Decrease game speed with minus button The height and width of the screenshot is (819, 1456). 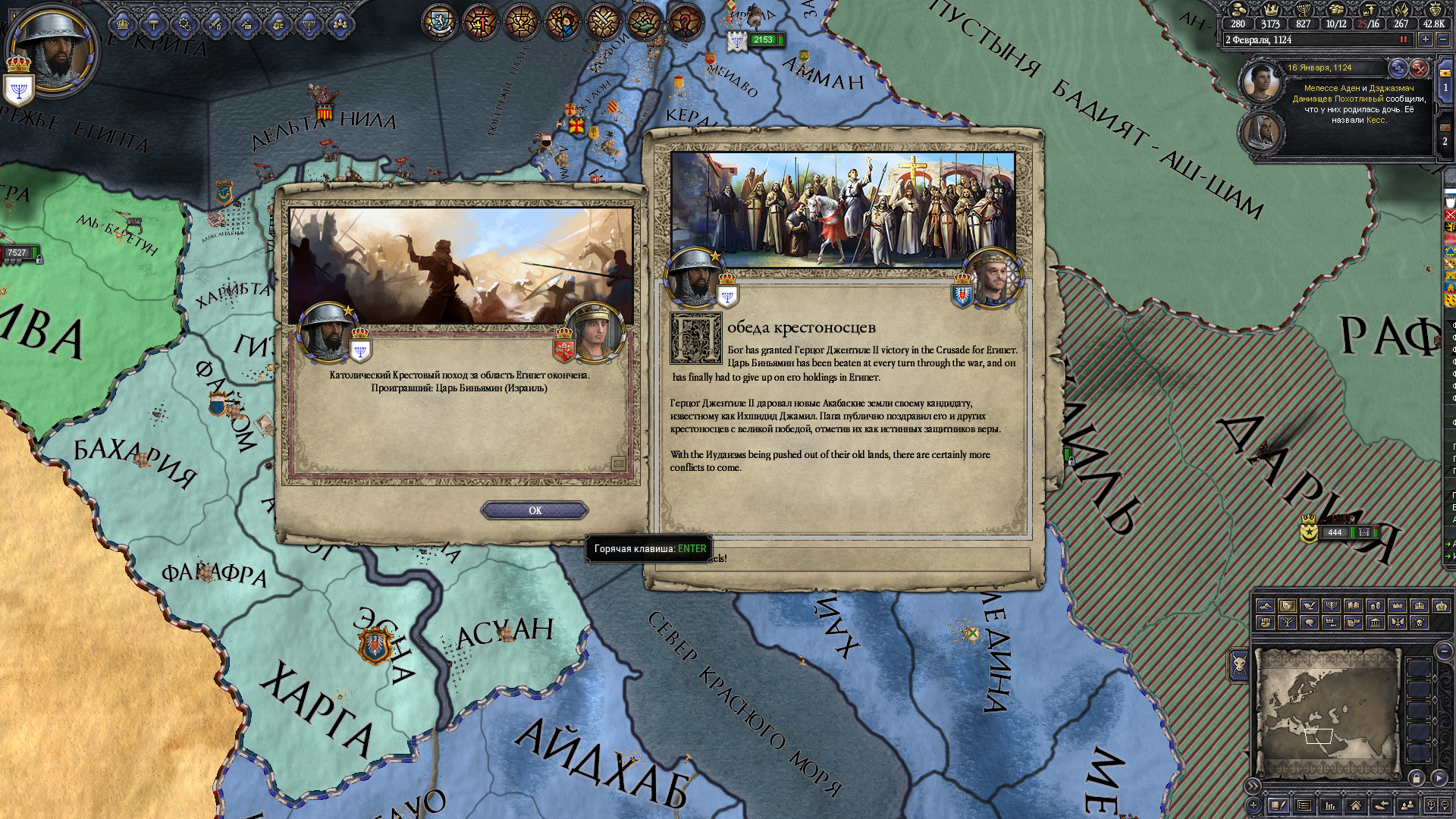[x=1443, y=39]
